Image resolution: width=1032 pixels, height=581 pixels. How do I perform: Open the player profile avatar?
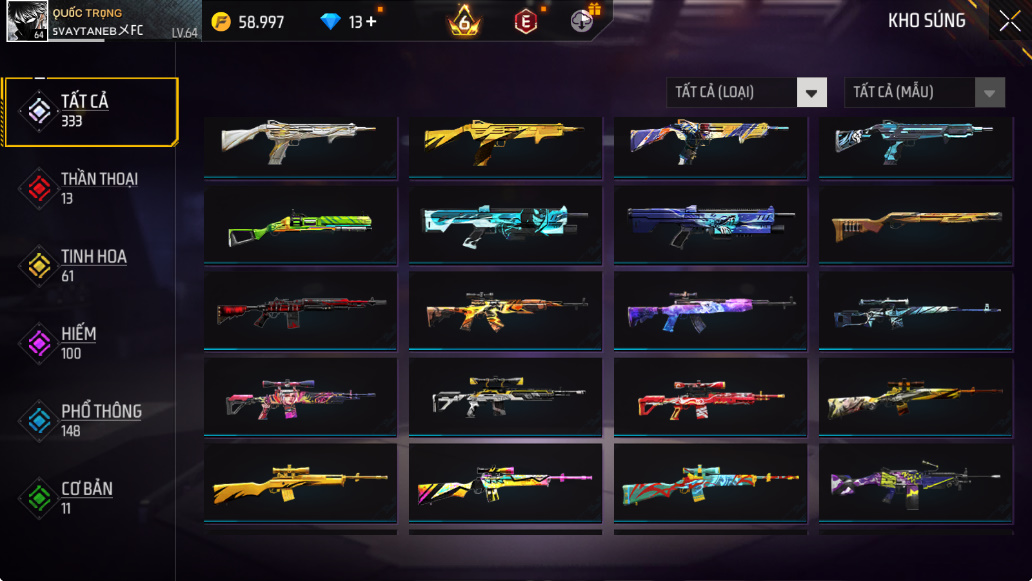click(26, 21)
